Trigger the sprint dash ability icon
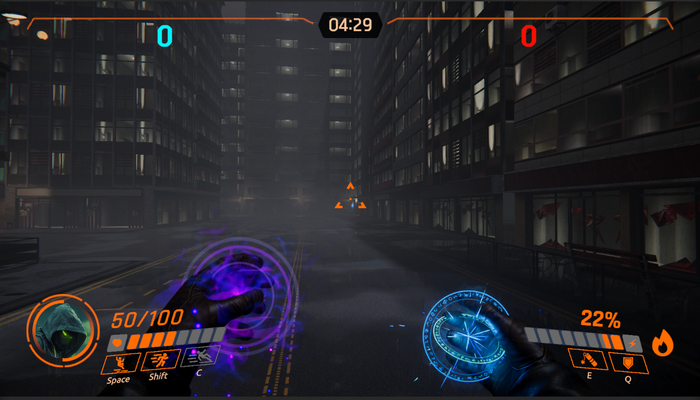 (x=160, y=361)
